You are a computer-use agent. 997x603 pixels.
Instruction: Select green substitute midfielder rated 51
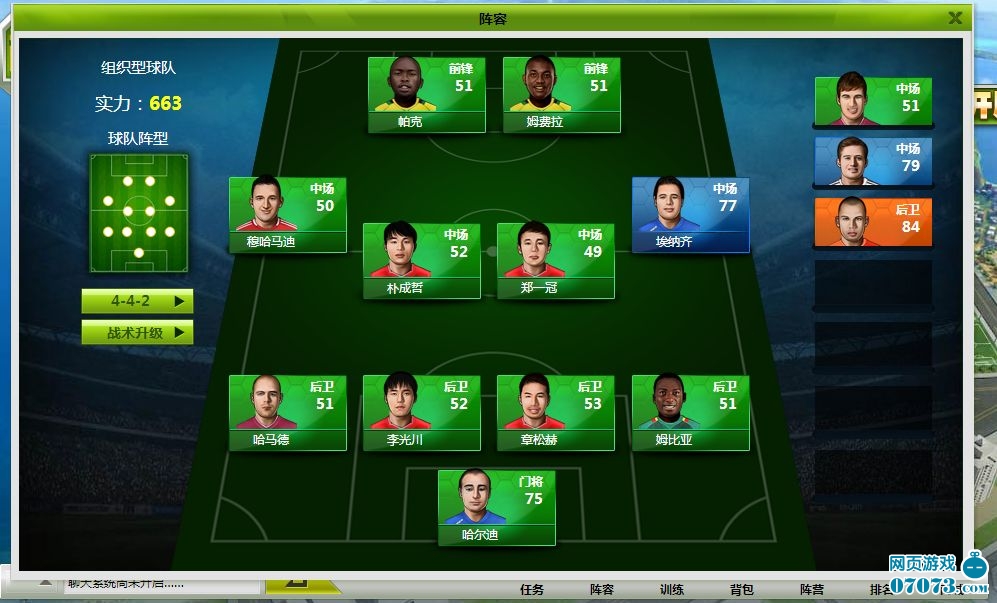(873, 102)
